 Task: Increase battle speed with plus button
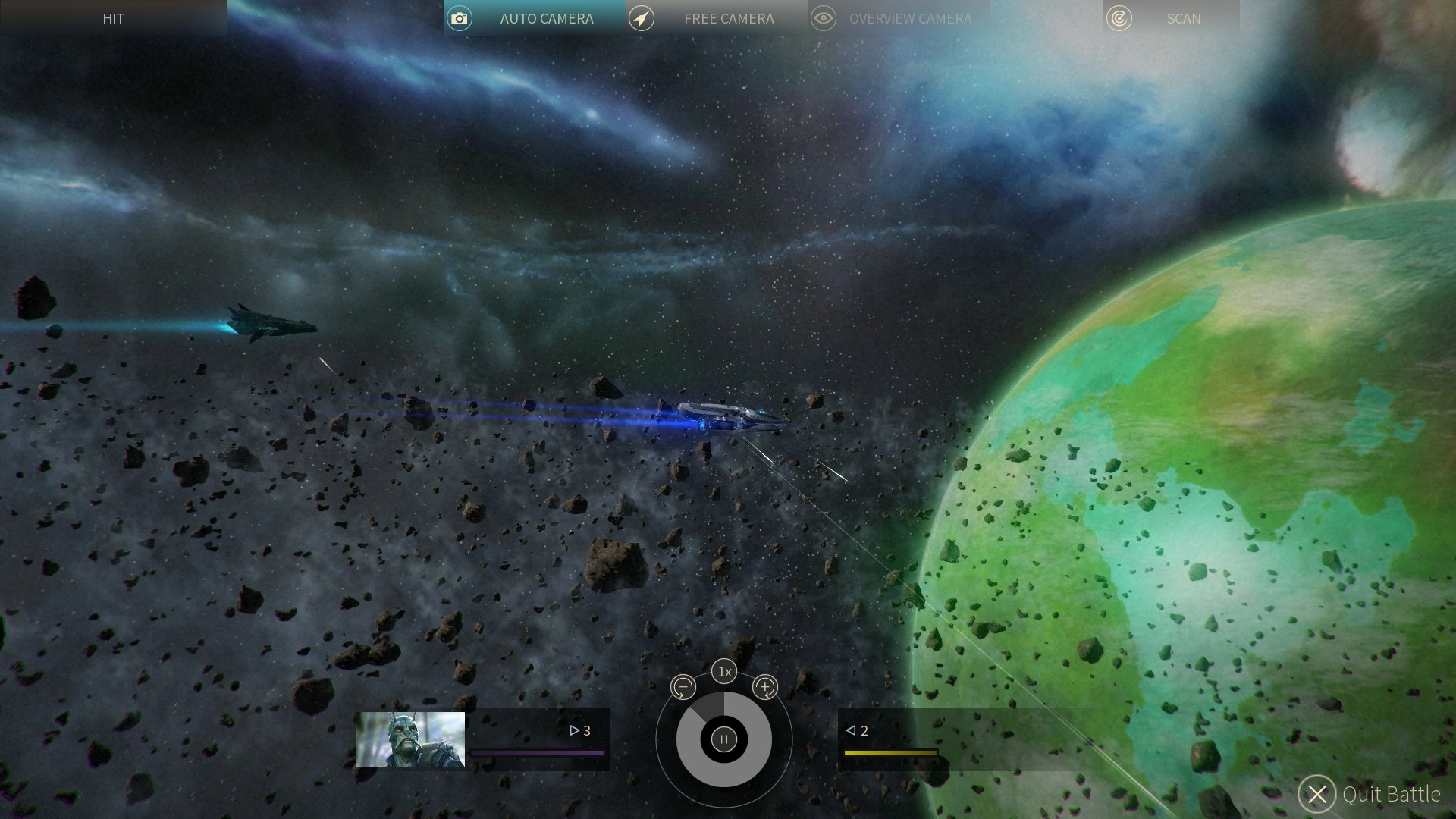pos(765,688)
